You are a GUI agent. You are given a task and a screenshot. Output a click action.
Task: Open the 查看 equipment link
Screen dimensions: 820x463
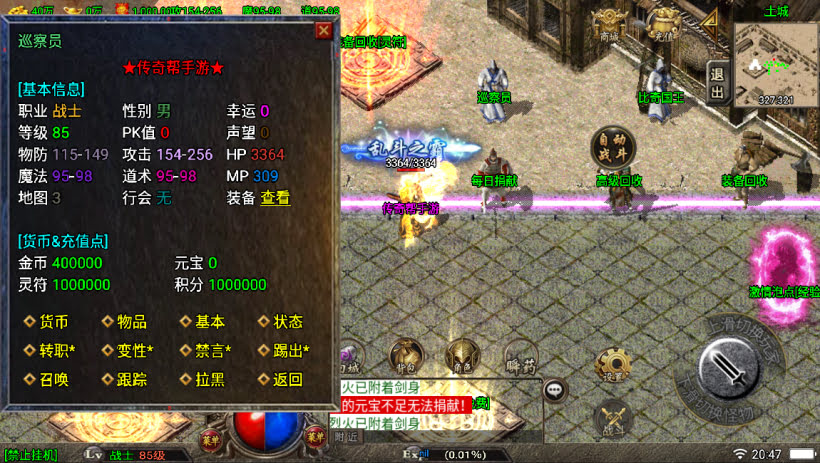[x=275, y=198]
